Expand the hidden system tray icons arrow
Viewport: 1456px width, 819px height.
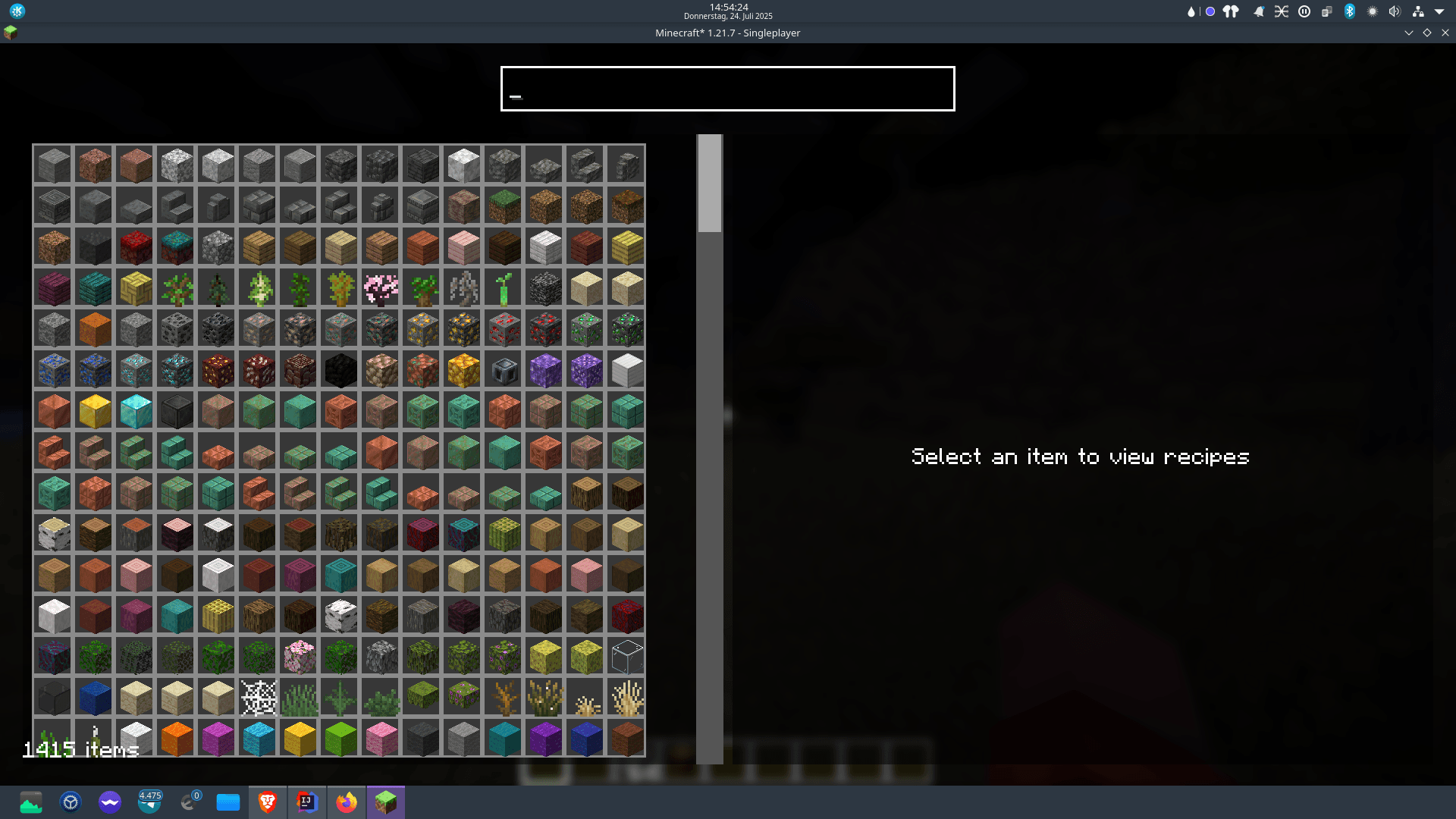click(x=1439, y=11)
